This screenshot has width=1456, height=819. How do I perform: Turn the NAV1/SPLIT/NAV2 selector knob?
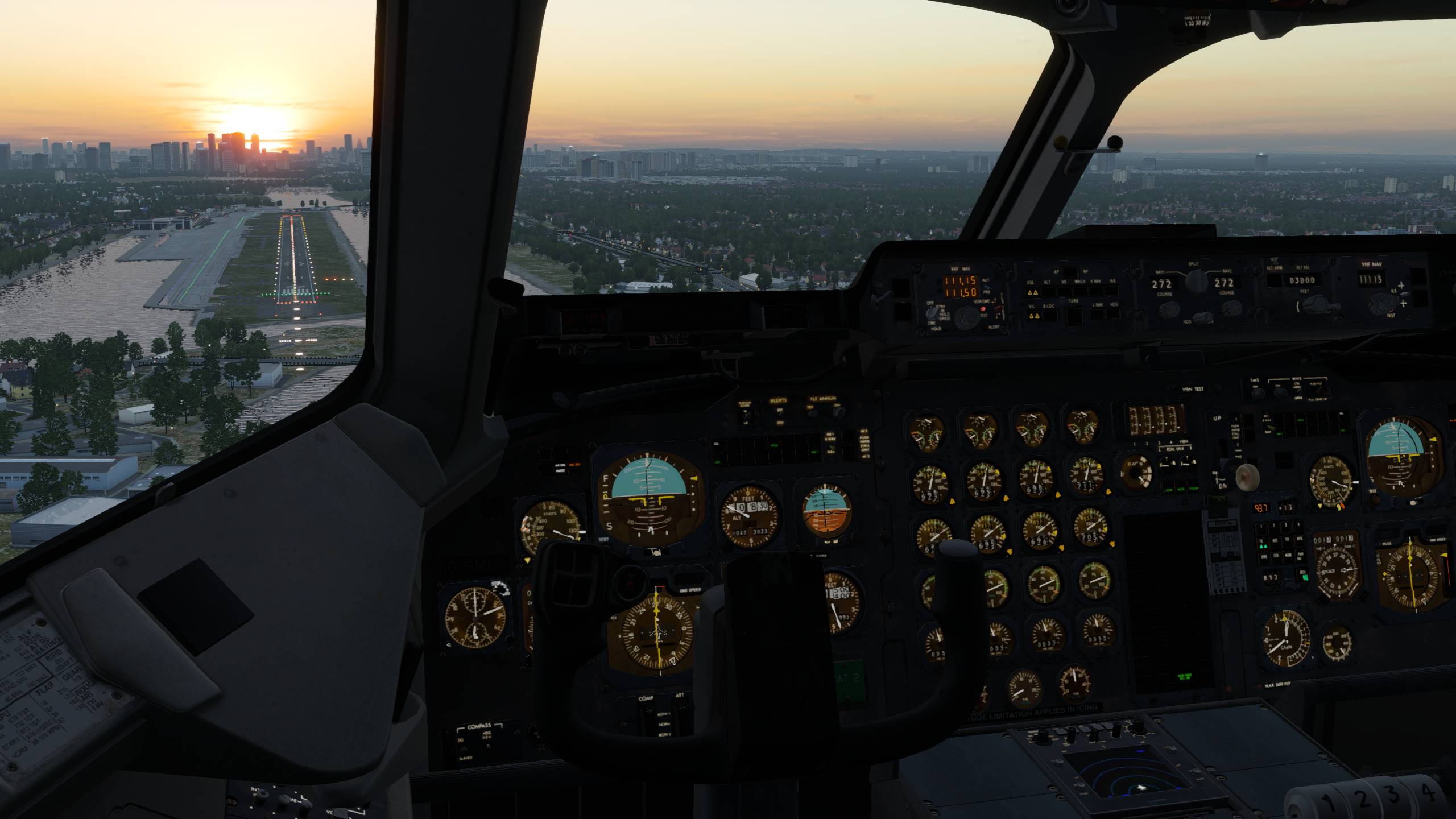tap(1195, 280)
